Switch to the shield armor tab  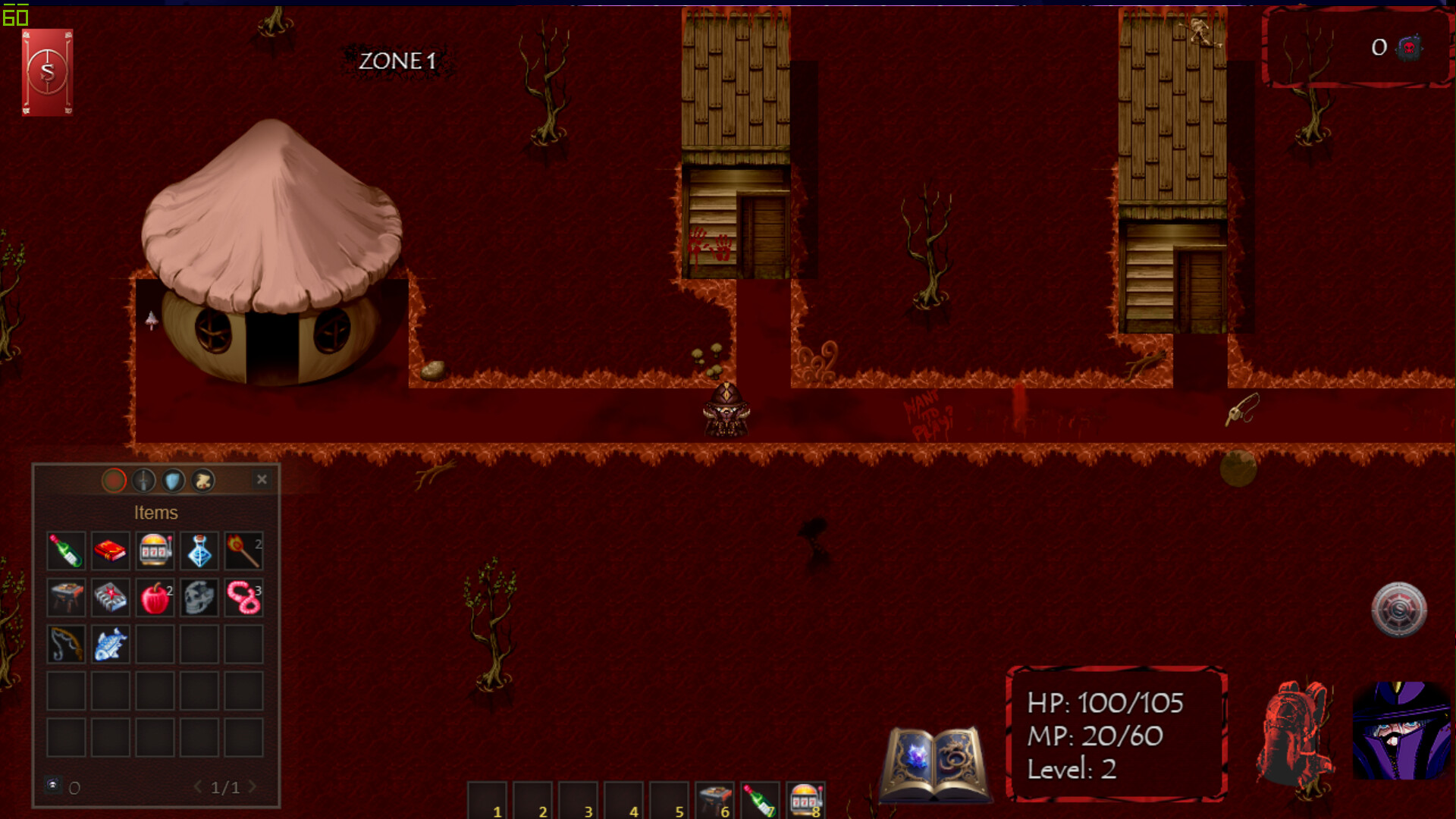[173, 480]
